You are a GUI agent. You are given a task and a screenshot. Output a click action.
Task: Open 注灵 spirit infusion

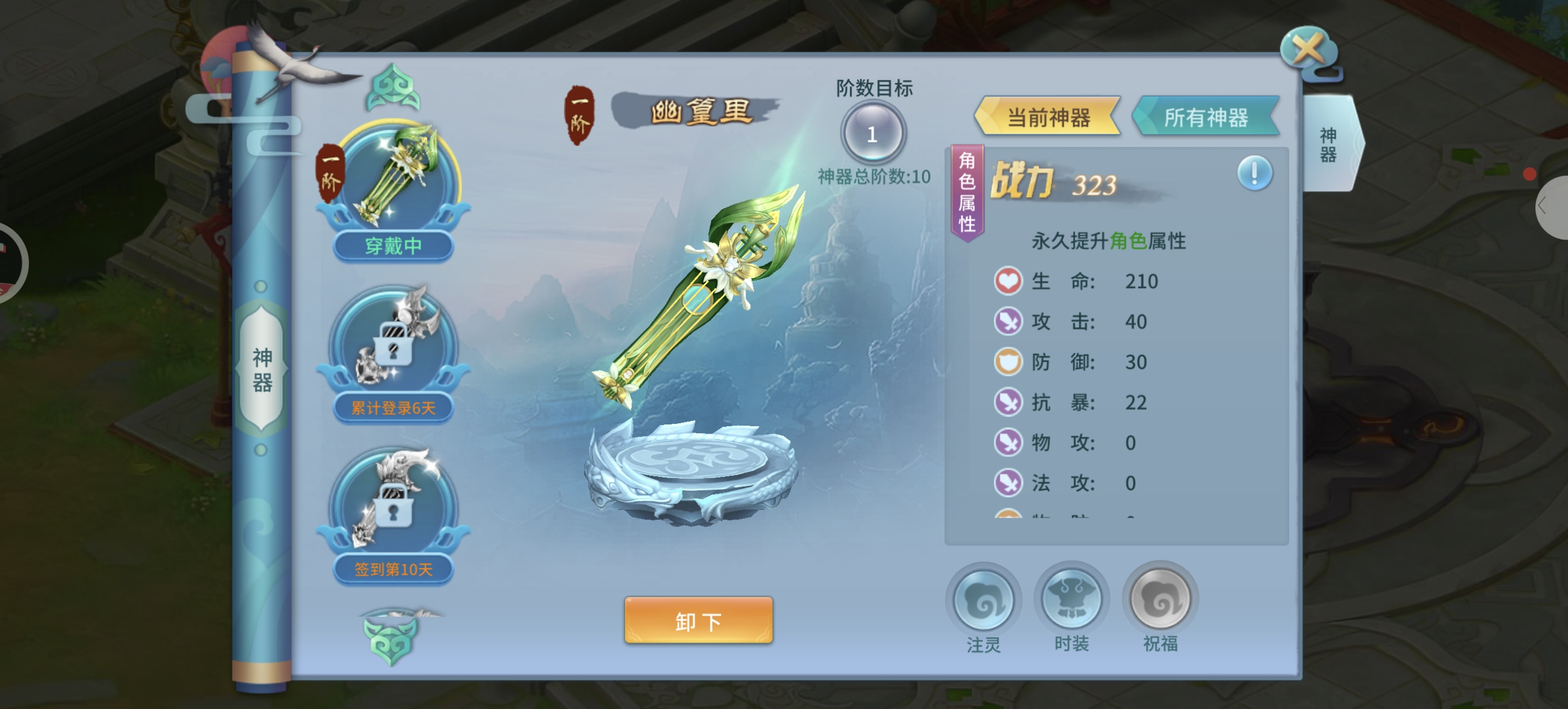pos(983,601)
